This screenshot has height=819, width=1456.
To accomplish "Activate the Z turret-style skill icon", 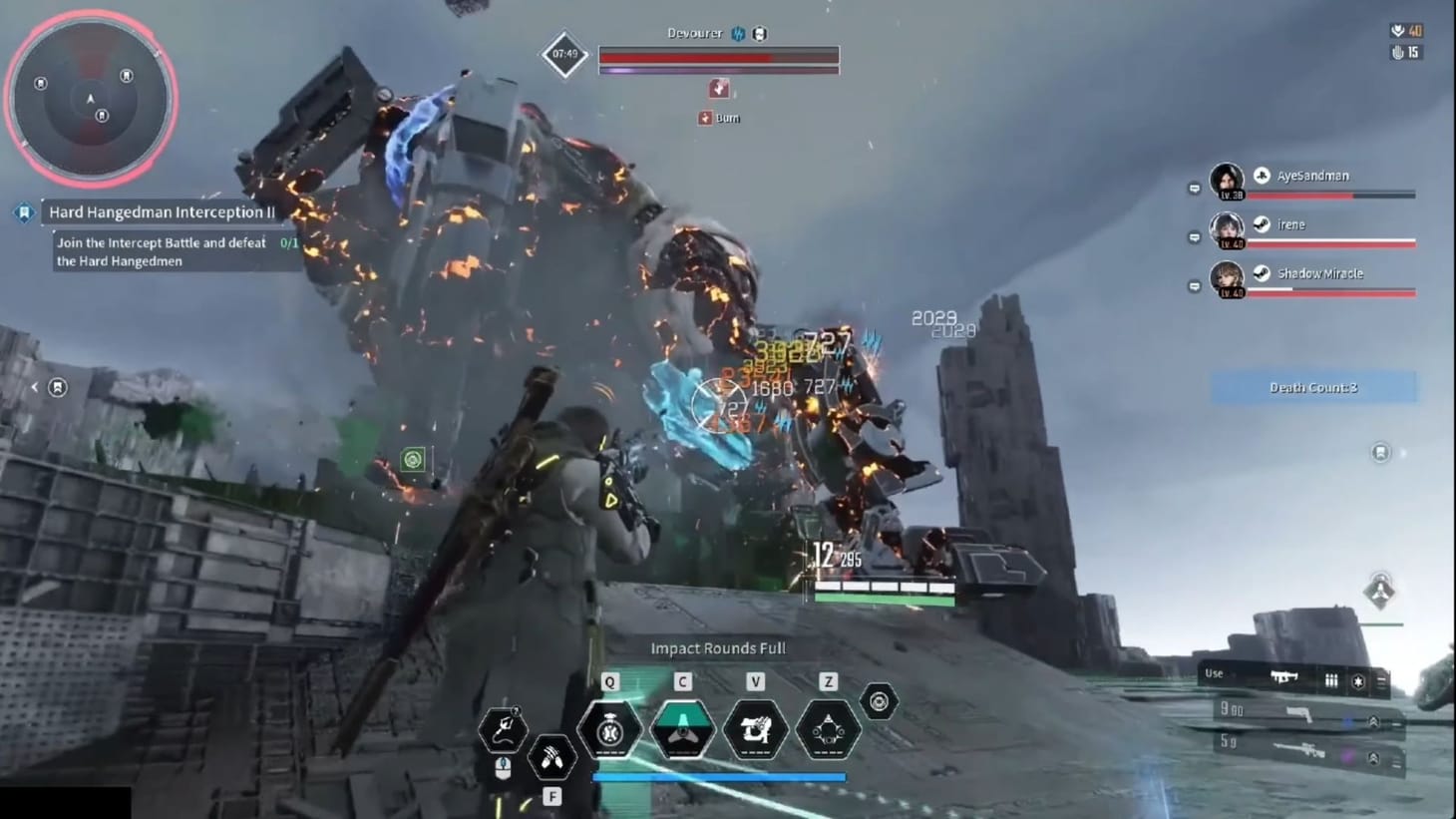I will point(828,730).
